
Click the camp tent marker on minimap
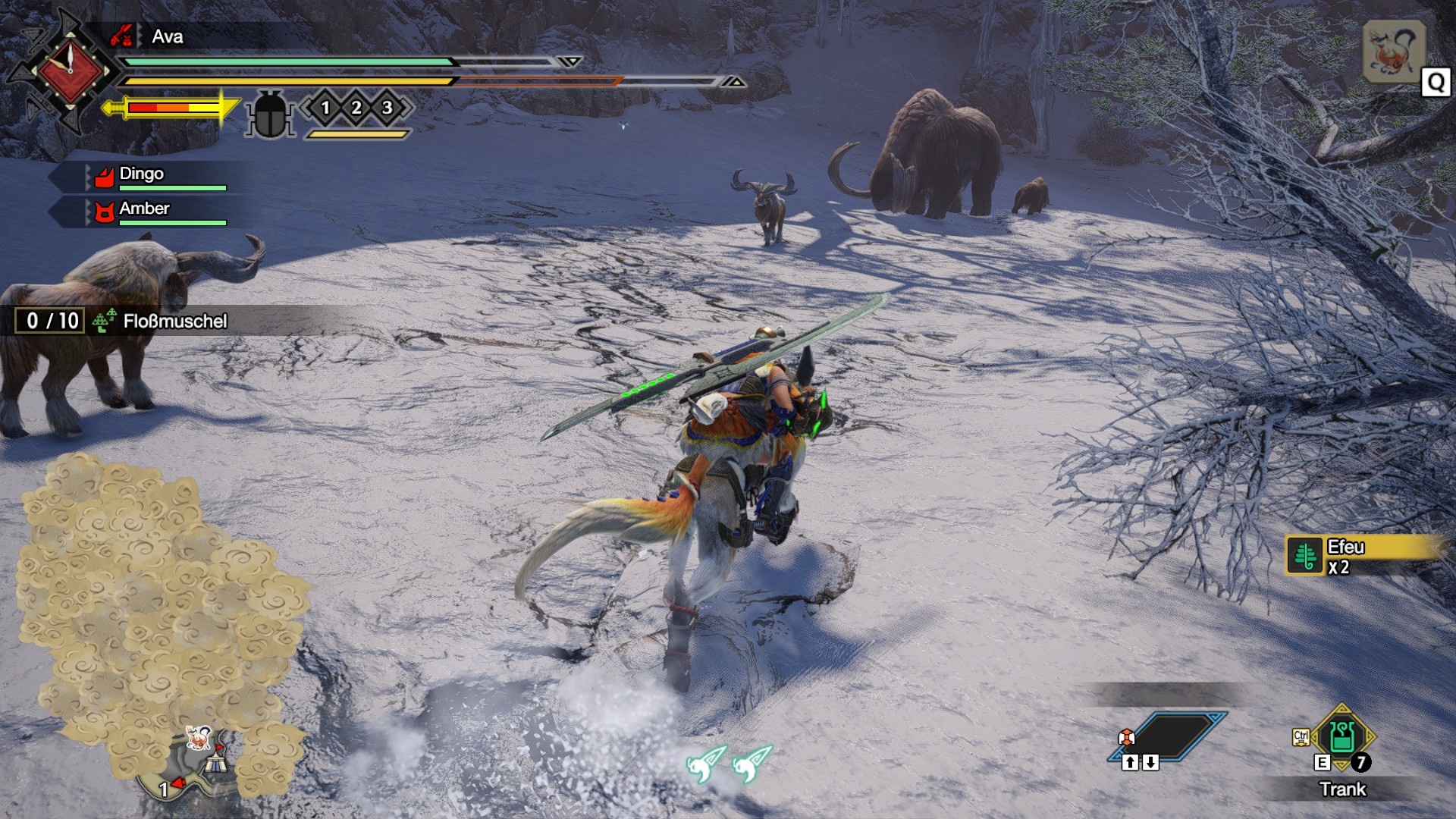coord(217,761)
